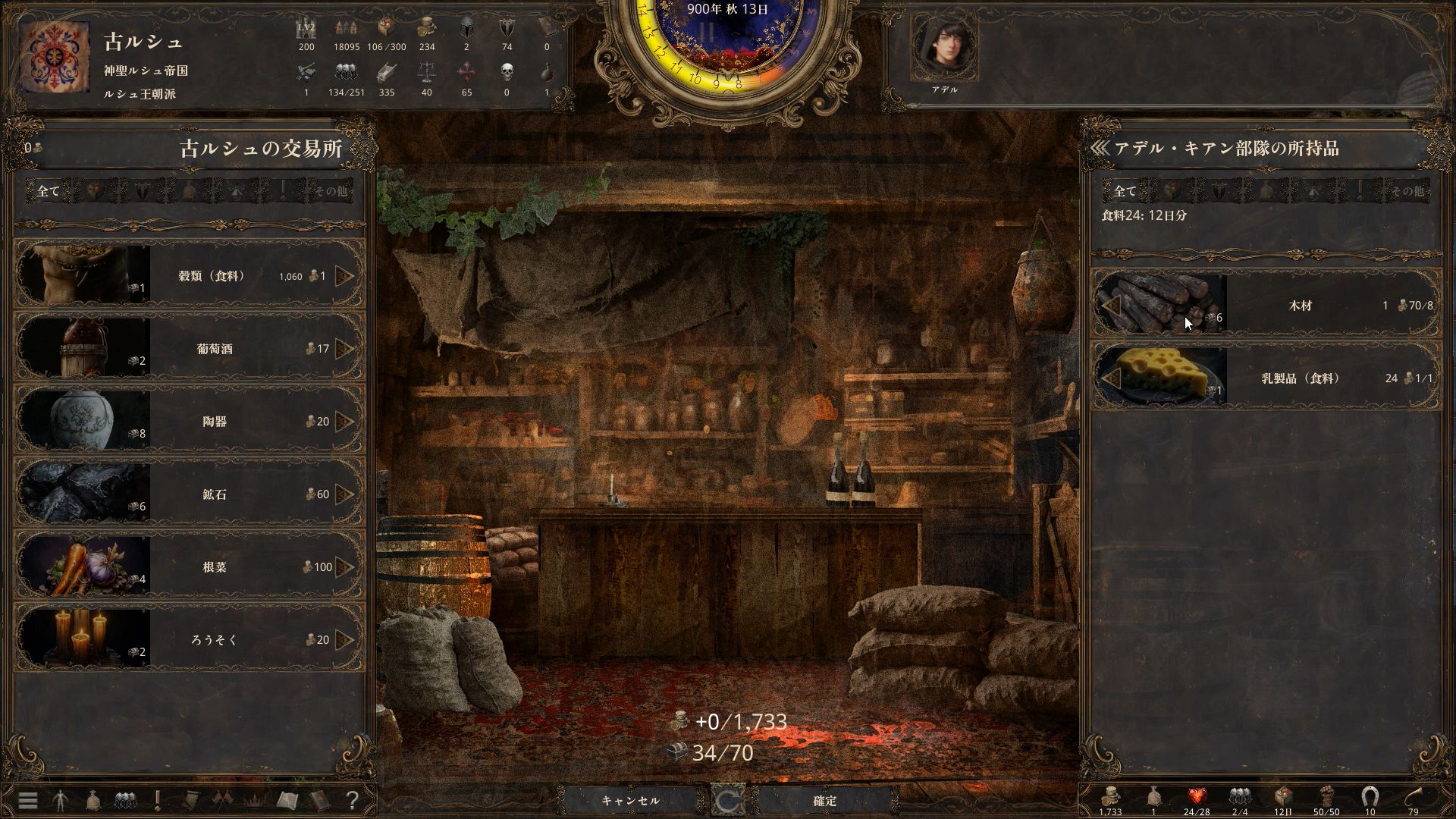Open the help question mark
The width and height of the screenshot is (1456, 819).
pyautogui.click(x=352, y=800)
